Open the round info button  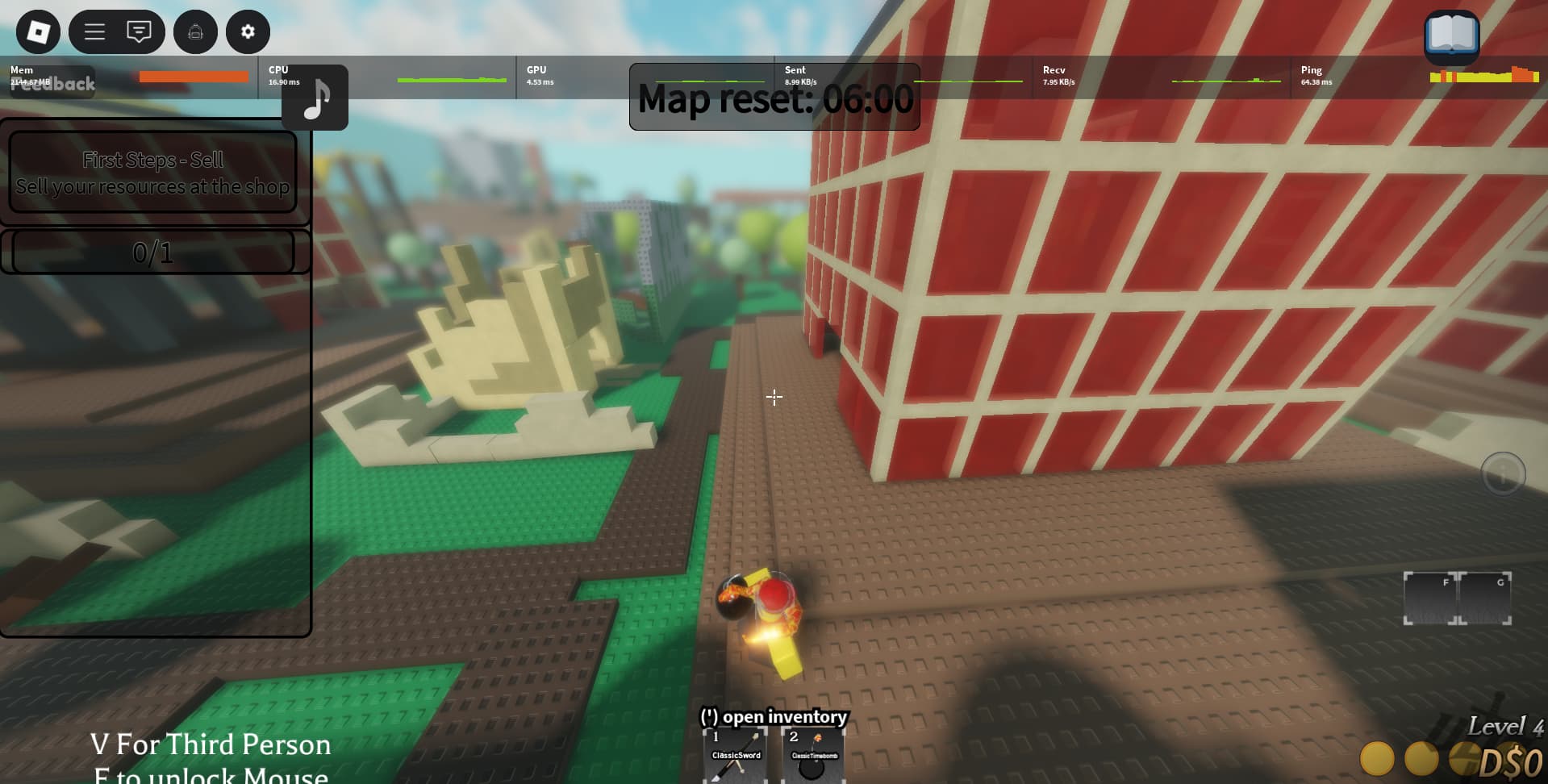pos(1503,473)
